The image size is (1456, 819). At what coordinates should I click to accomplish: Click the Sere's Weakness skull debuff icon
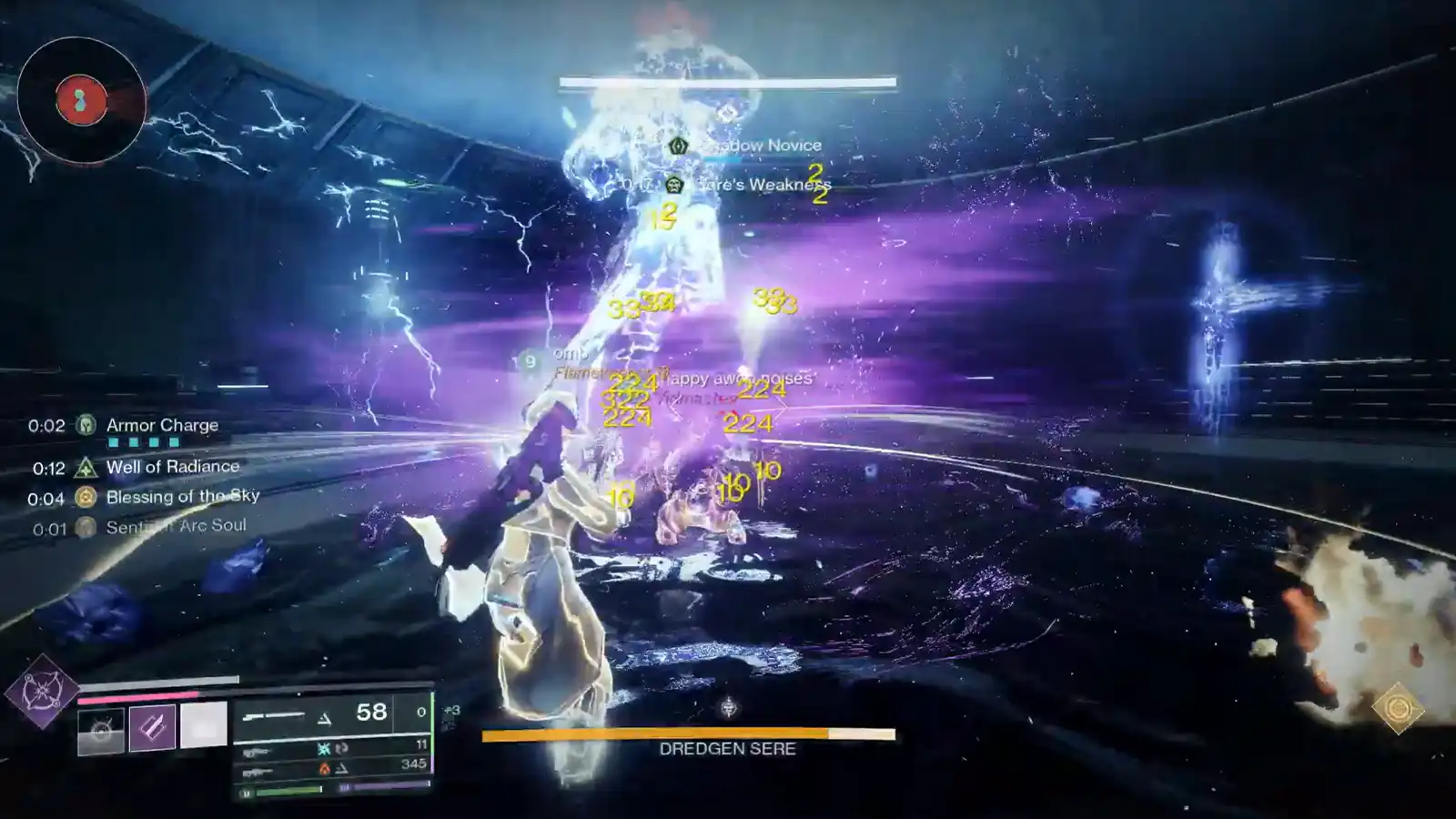point(673,184)
